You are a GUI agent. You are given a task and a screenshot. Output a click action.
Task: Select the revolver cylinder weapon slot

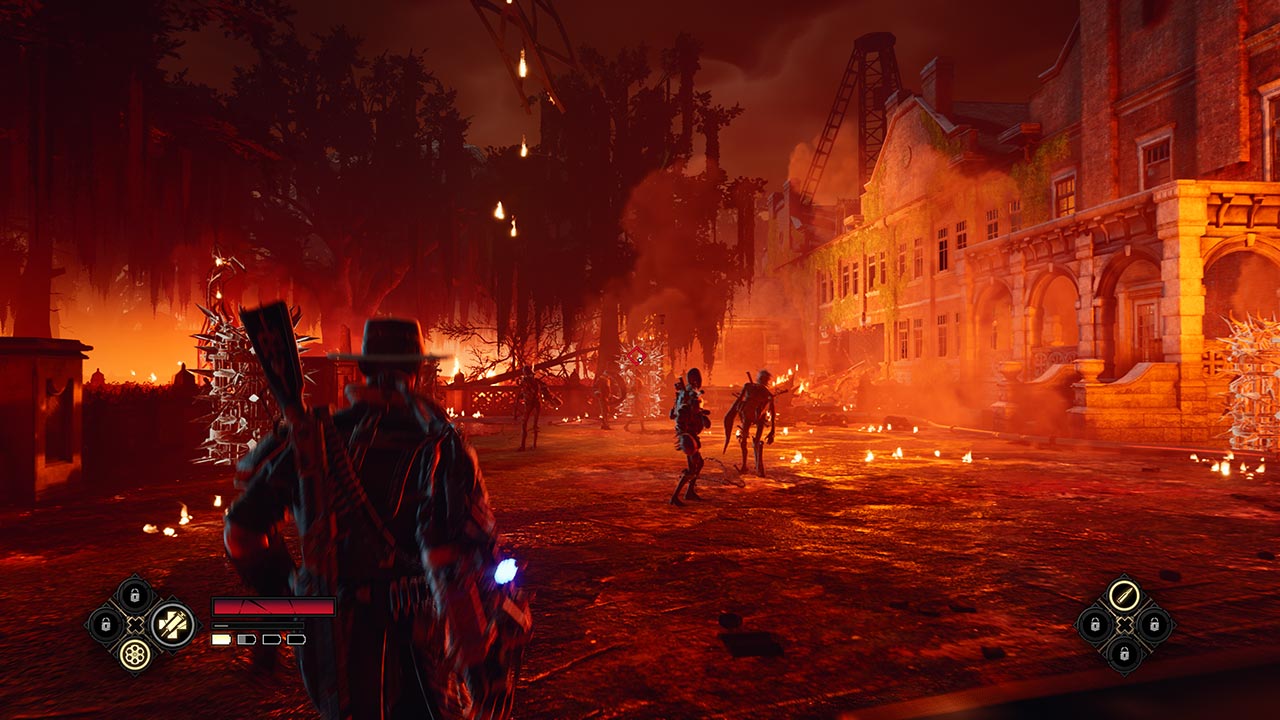coord(134,654)
